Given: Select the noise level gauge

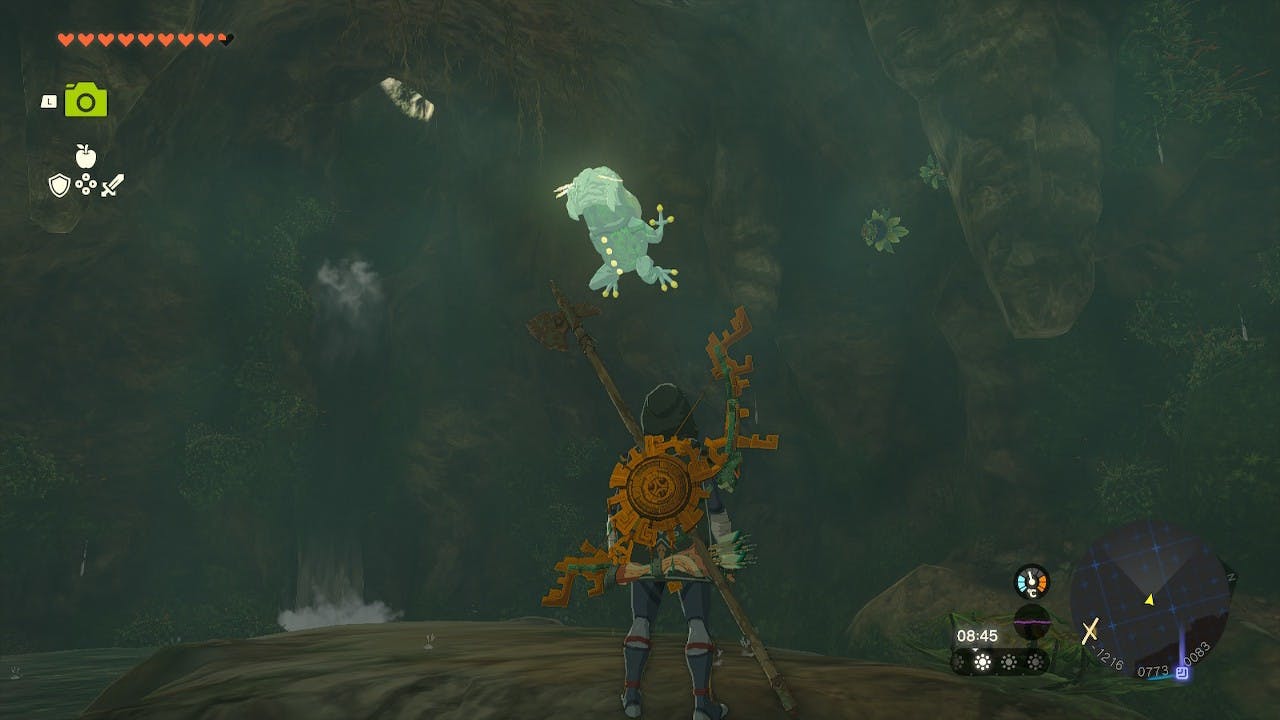Looking at the screenshot, I should click(1031, 620).
